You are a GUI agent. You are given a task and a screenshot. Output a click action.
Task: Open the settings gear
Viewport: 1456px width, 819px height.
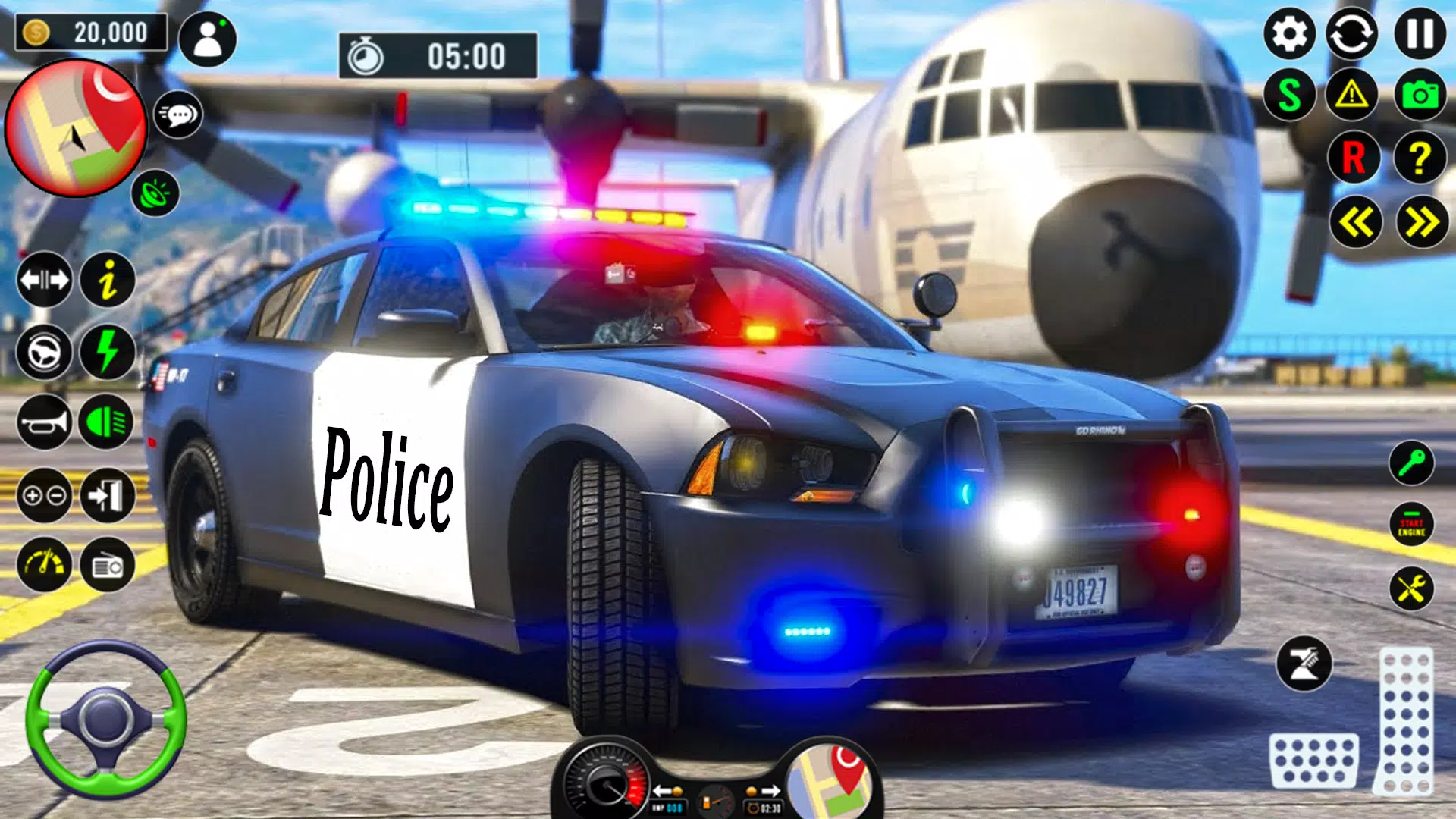coord(1289,34)
